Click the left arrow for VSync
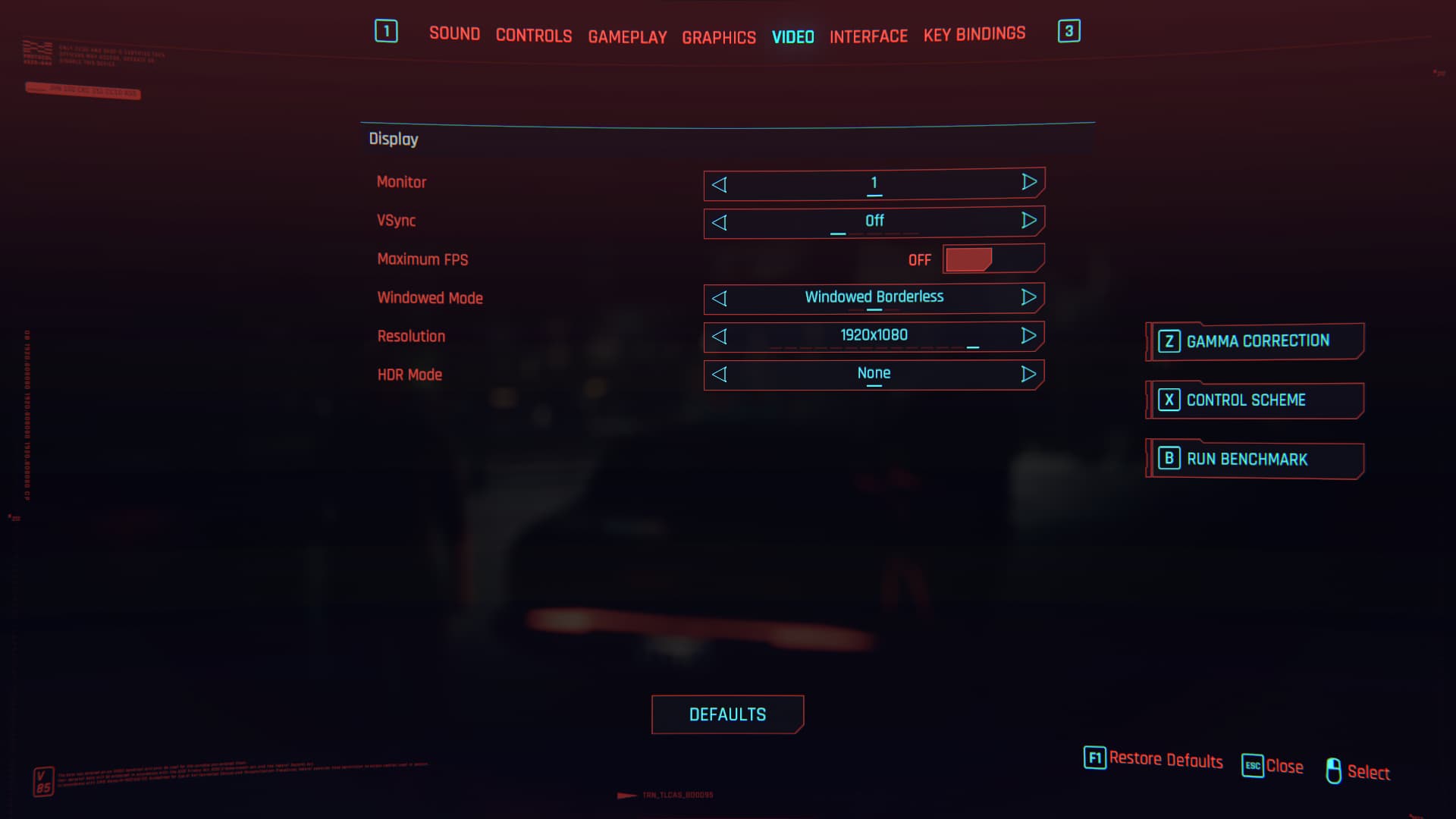 [x=720, y=222]
